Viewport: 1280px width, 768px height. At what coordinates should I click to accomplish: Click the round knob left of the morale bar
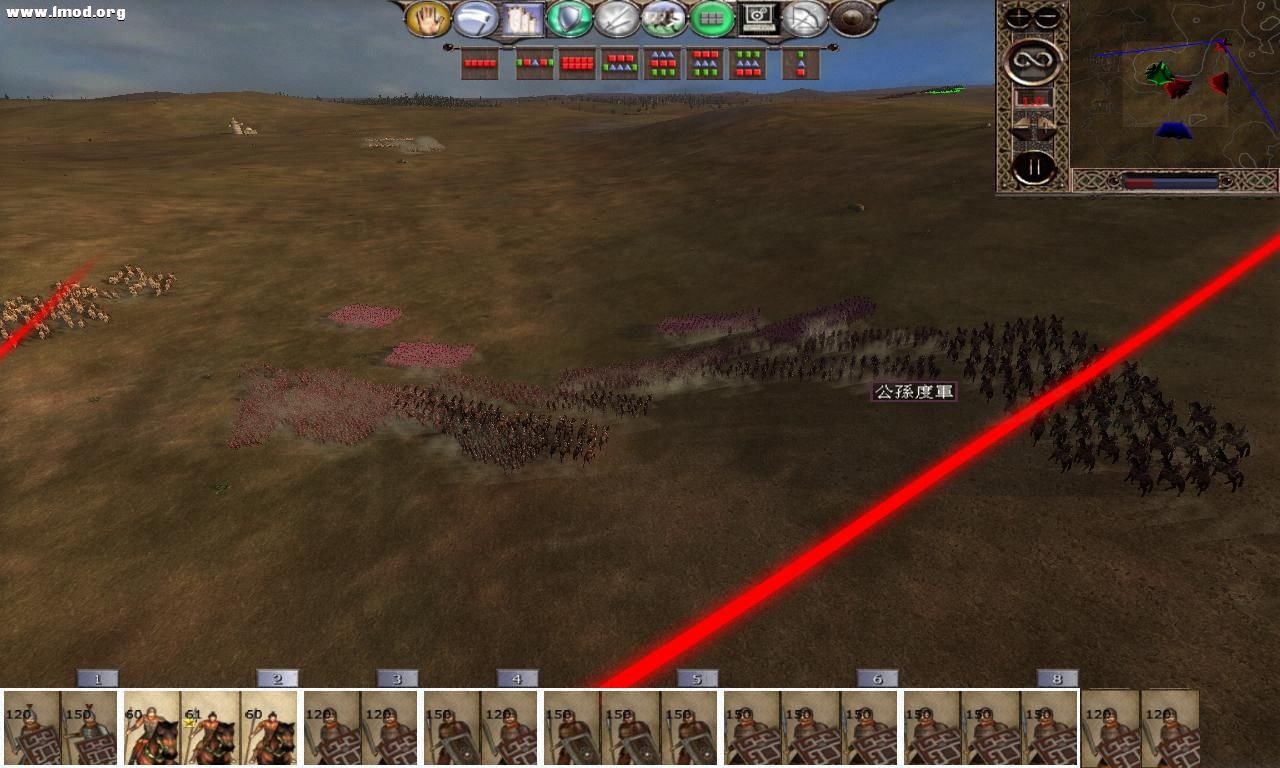click(1113, 181)
